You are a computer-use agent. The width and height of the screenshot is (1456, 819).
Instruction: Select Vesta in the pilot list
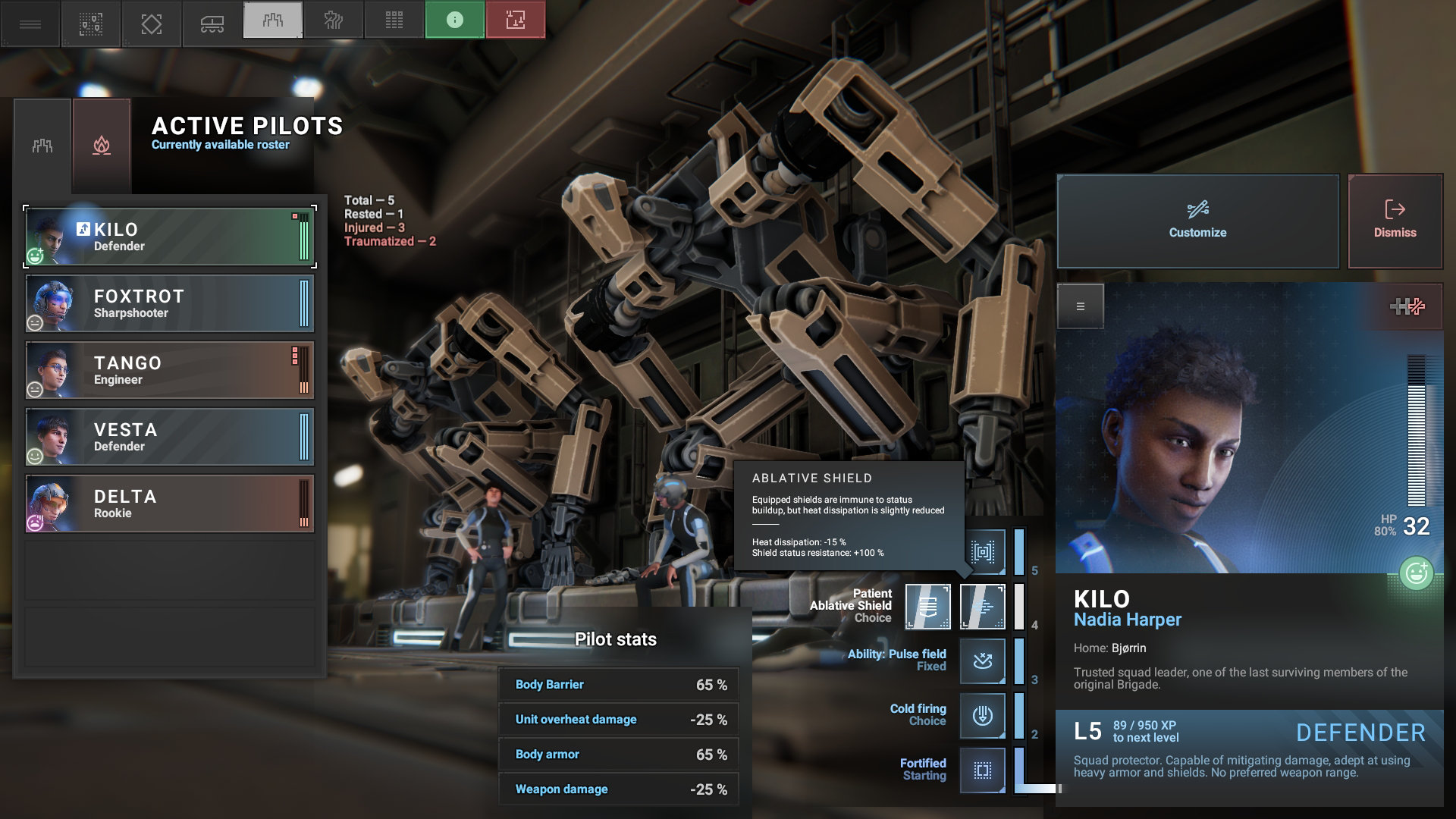click(x=170, y=437)
